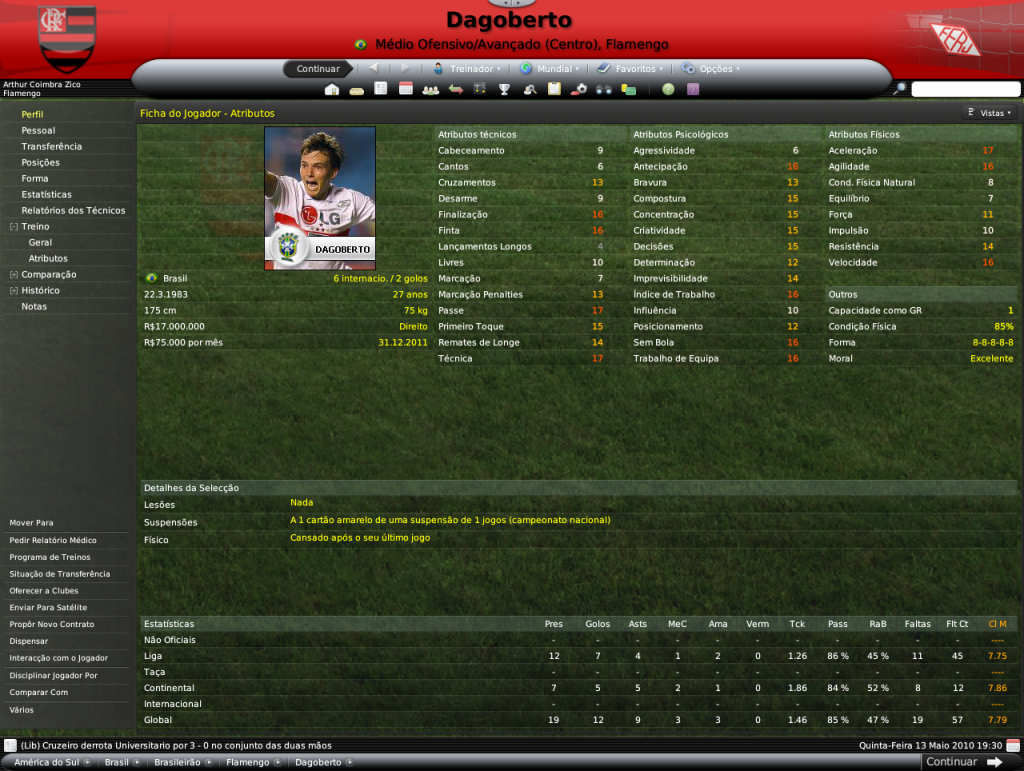Click the top Continuar button
This screenshot has height=771, width=1024.
click(318, 69)
